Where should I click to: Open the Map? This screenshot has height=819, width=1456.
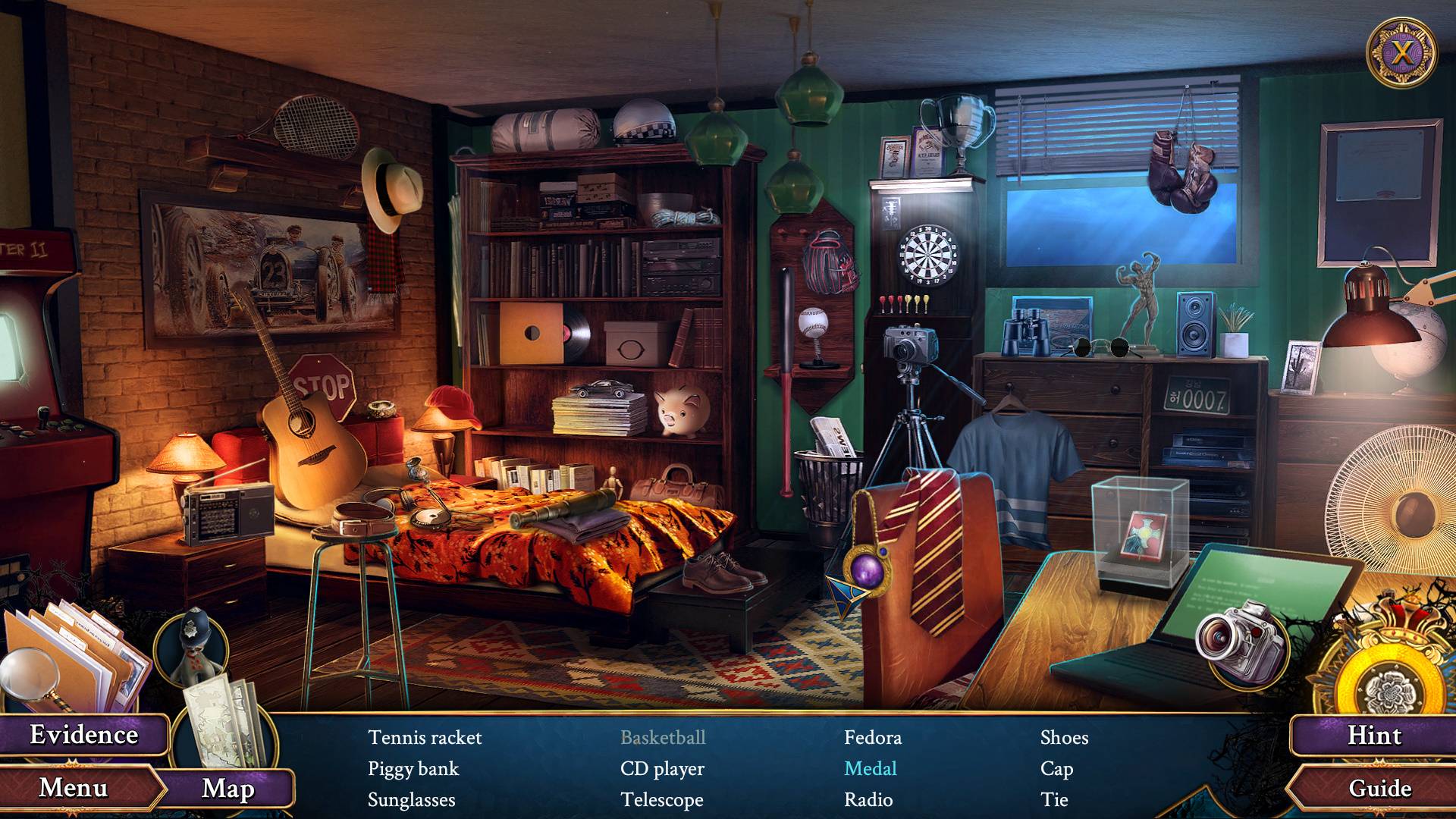pyautogui.click(x=227, y=789)
